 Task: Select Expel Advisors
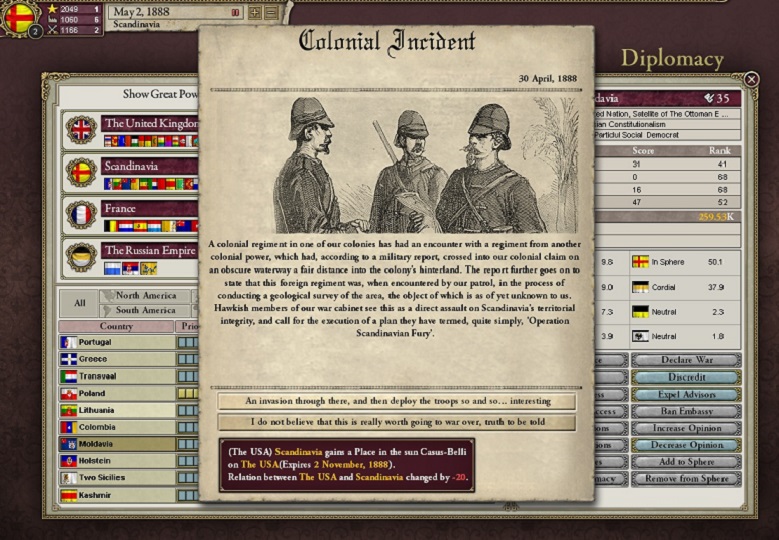tap(686, 394)
